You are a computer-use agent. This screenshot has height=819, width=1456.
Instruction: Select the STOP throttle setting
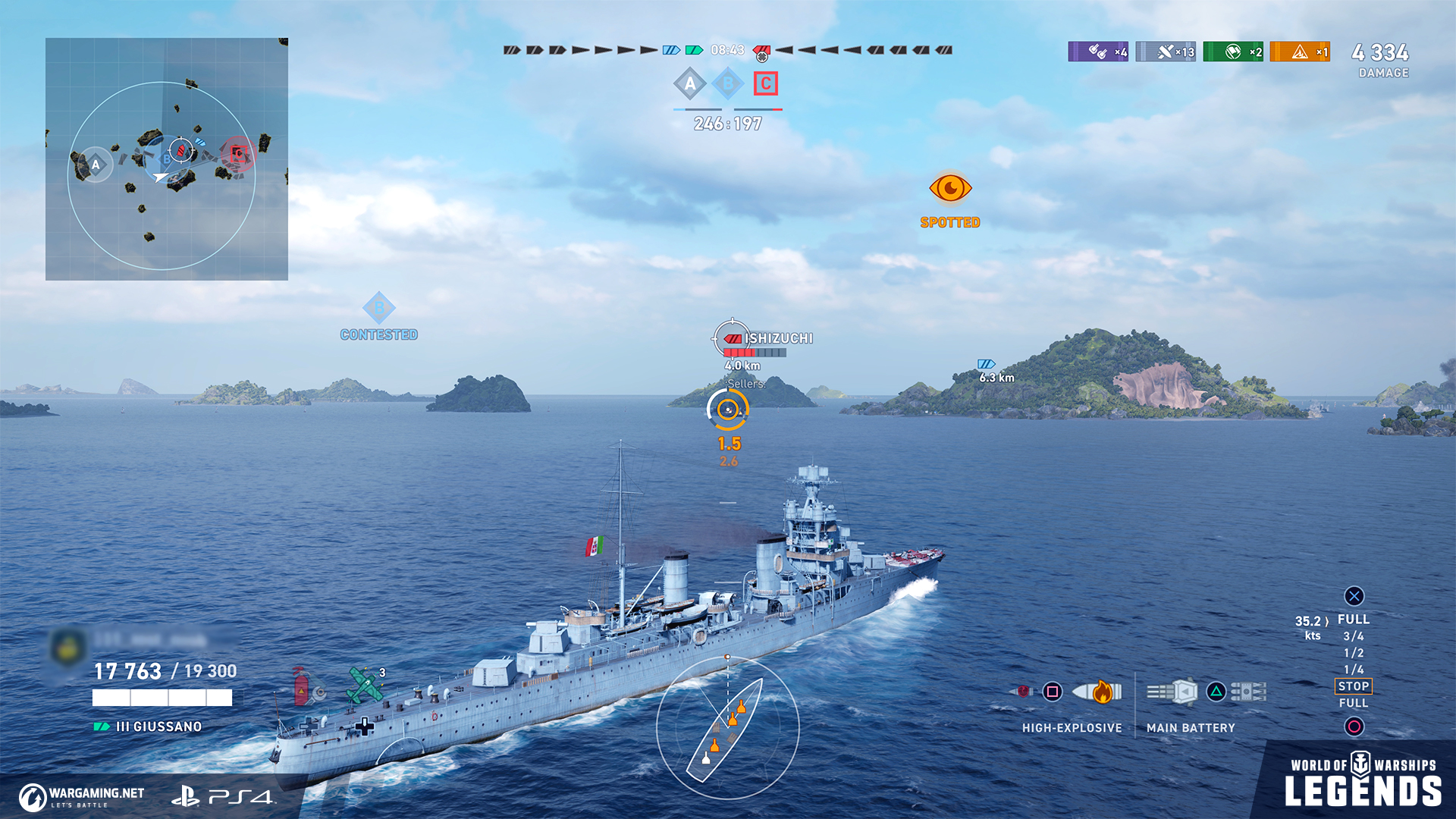[x=1354, y=686]
